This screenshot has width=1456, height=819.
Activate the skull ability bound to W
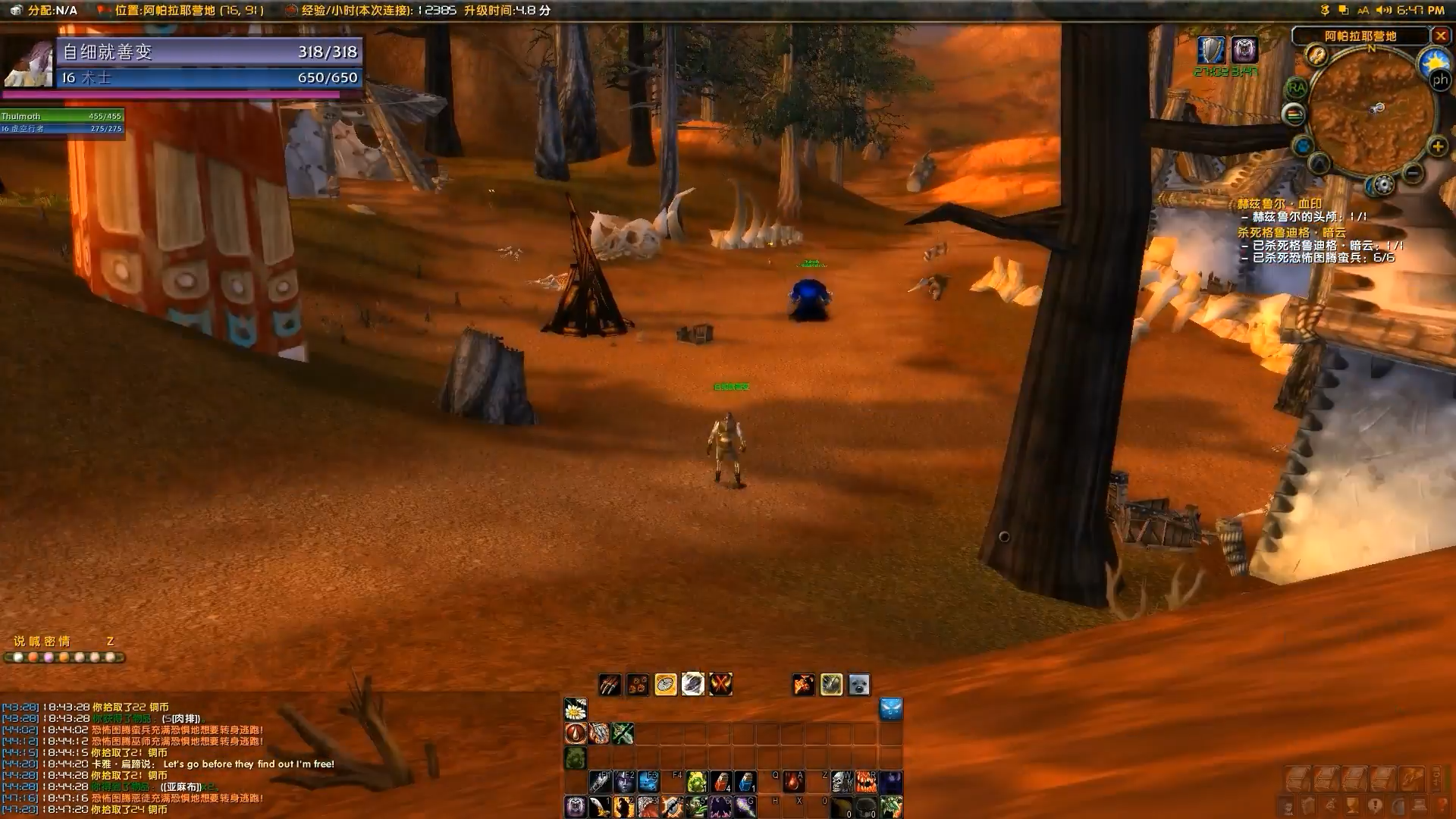pos(842,781)
